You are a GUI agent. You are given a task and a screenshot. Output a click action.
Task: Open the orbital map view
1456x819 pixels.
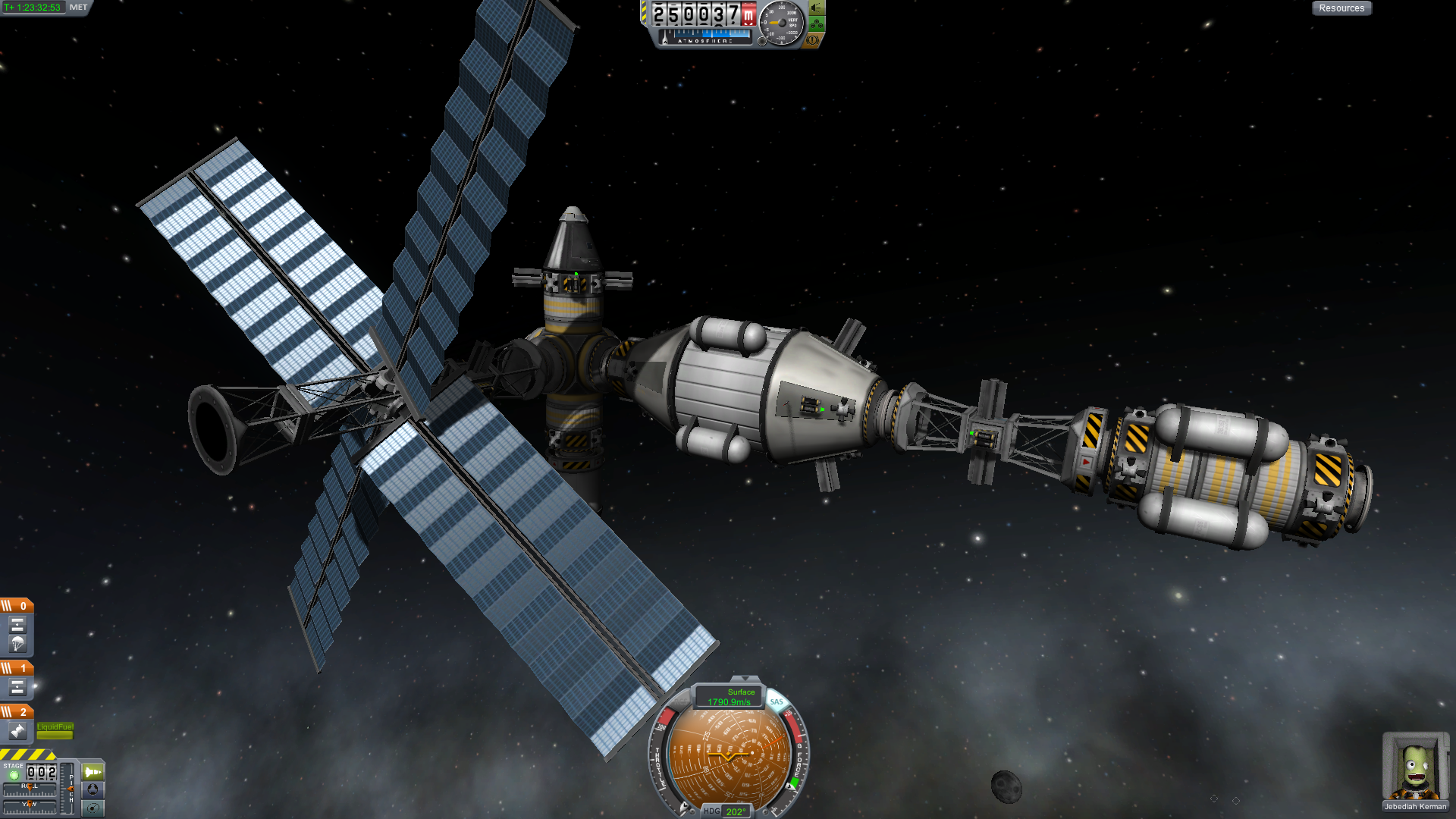[x=93, y=808]
